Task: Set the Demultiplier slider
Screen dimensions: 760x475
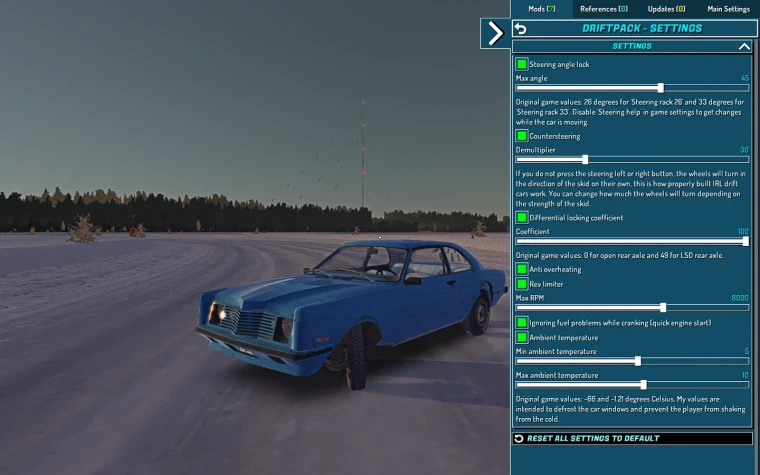Action: [585, 159]
